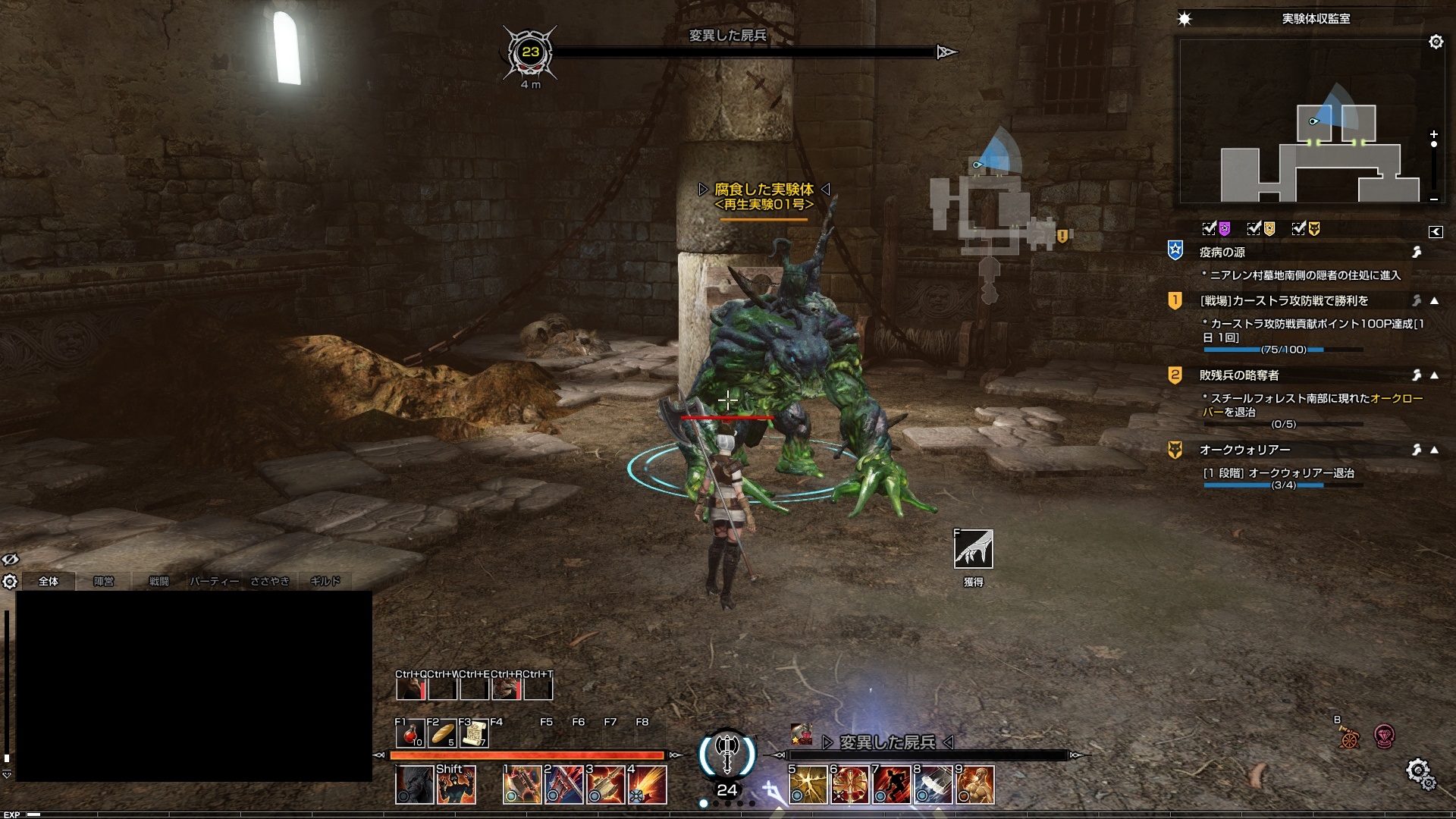Show the ささやき whisper tab
Viewport: 1456px width, 819px height.
click(x=270, y=581)
